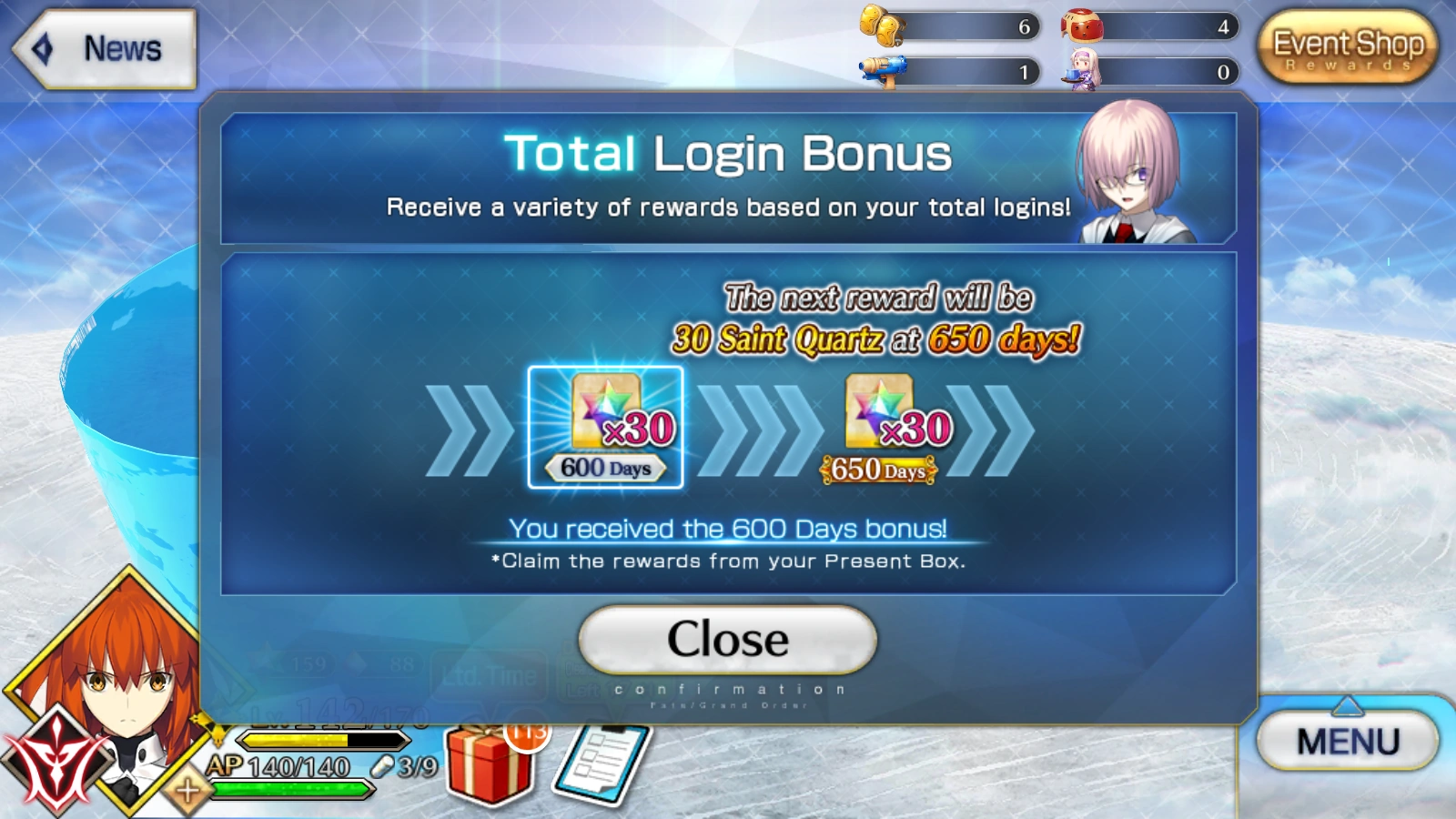
Task: Click the 600 Days bonus received message
Action: click(x=726, y=526)
